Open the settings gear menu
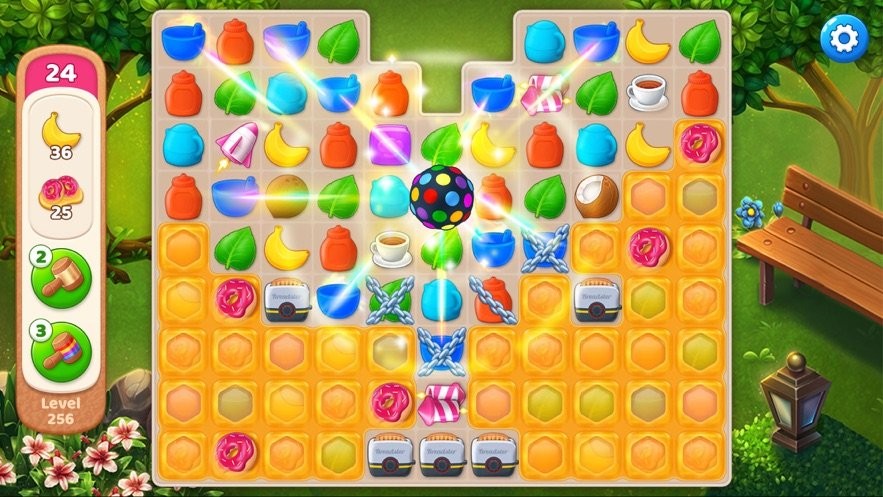 coord(844,38)
